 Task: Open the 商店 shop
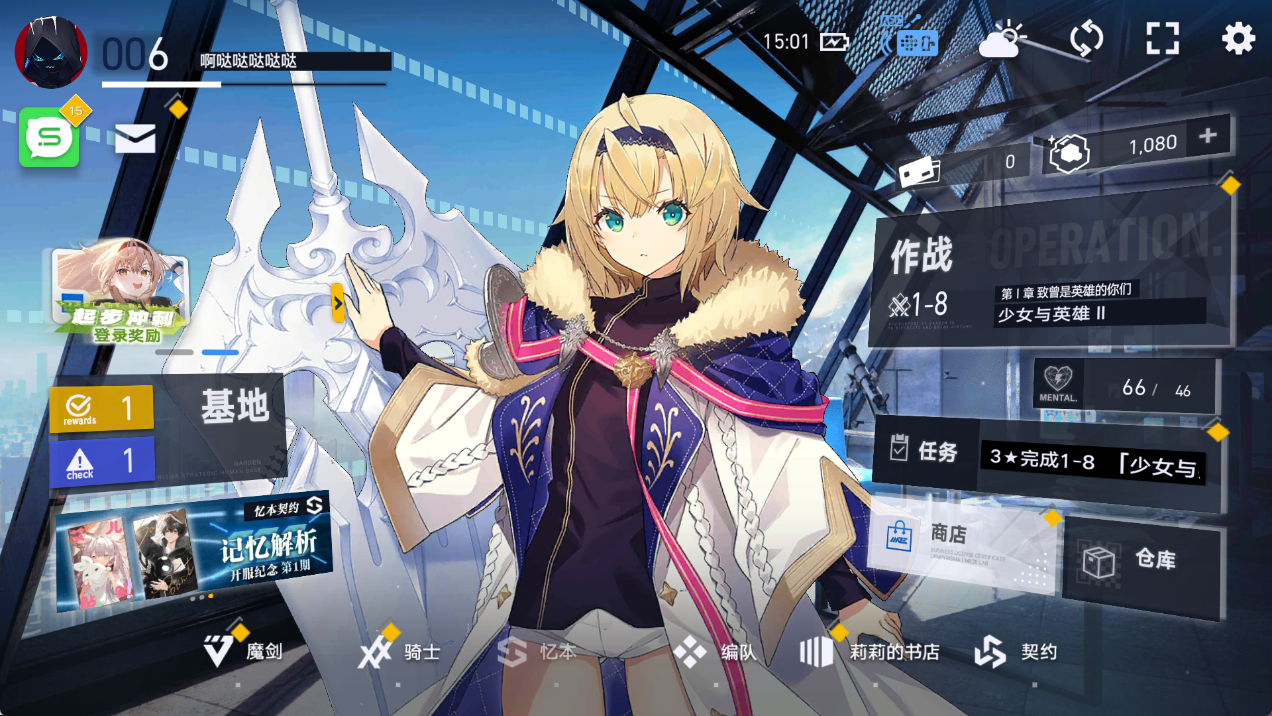pyautogui.click(x=960, y=548)
